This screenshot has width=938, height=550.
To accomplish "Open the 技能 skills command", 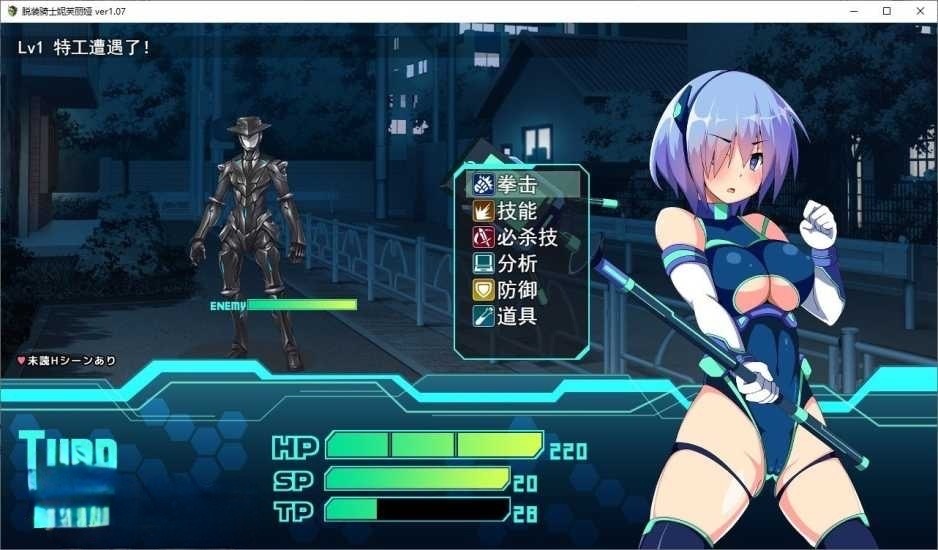I will pyautogui.click(x=517, y=211).
